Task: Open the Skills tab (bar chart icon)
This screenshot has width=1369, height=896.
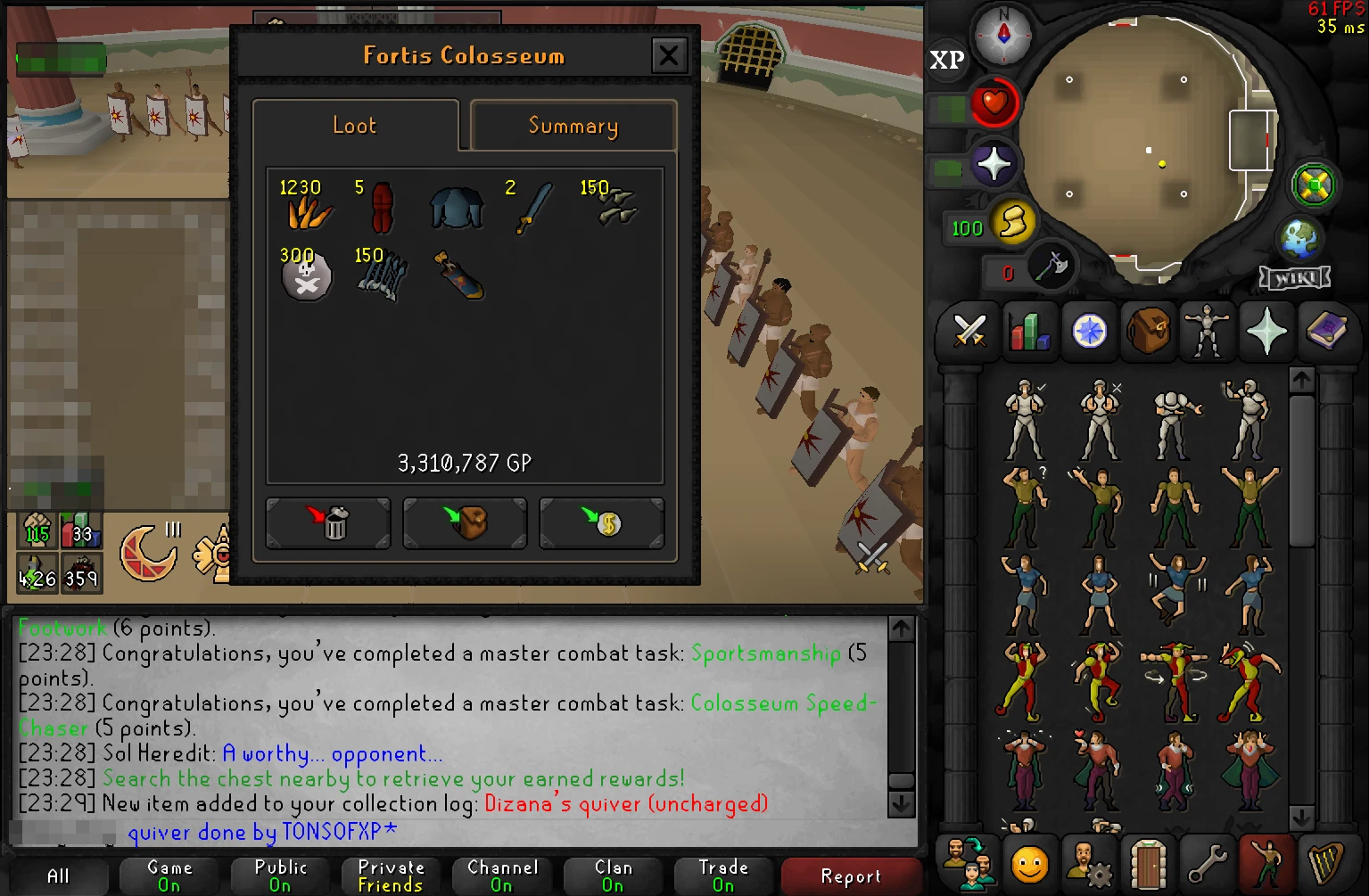Action: coord(1030,332)
